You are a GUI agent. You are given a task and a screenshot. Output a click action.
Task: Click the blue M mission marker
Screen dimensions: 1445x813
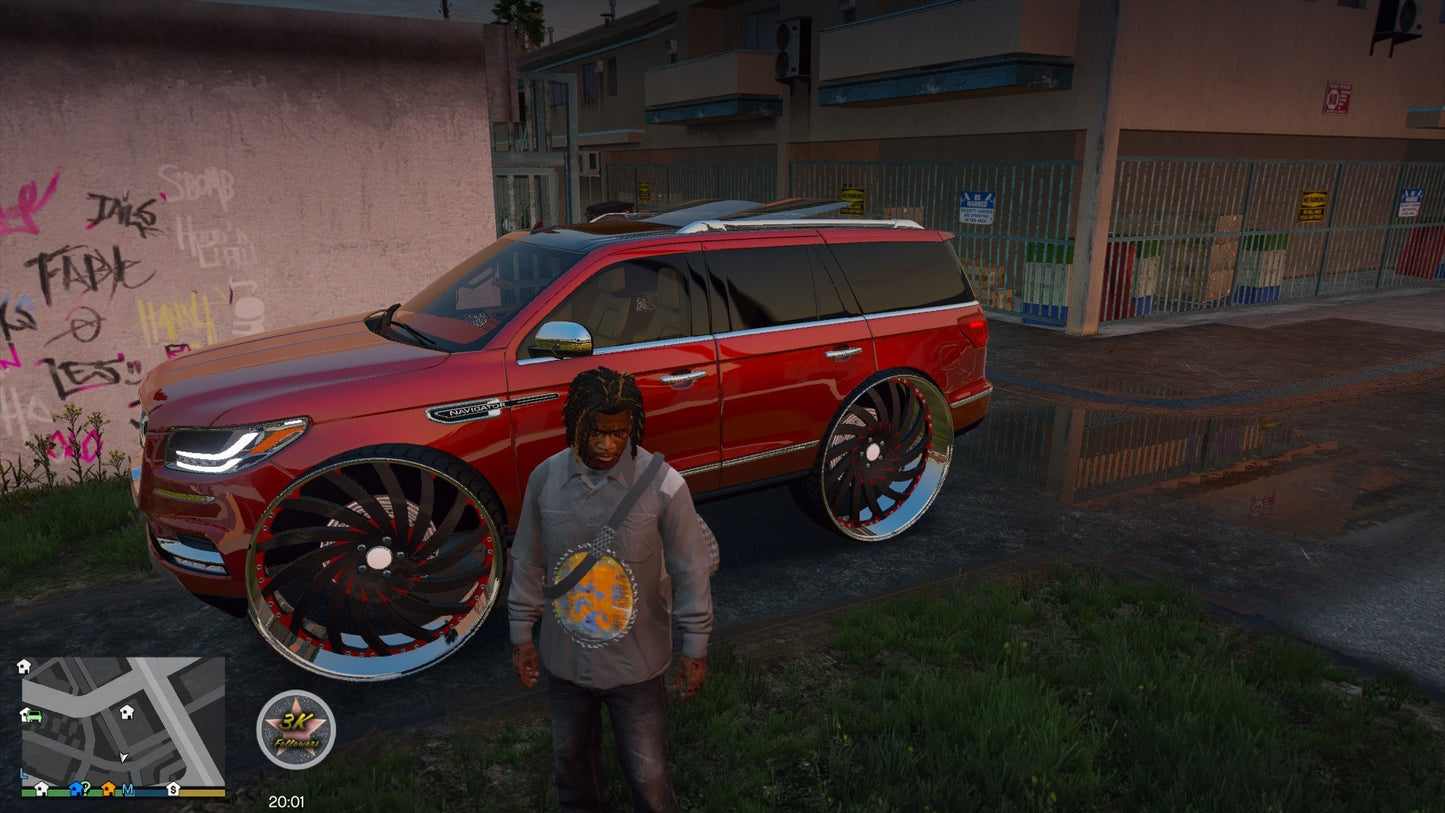click(128, 788)
